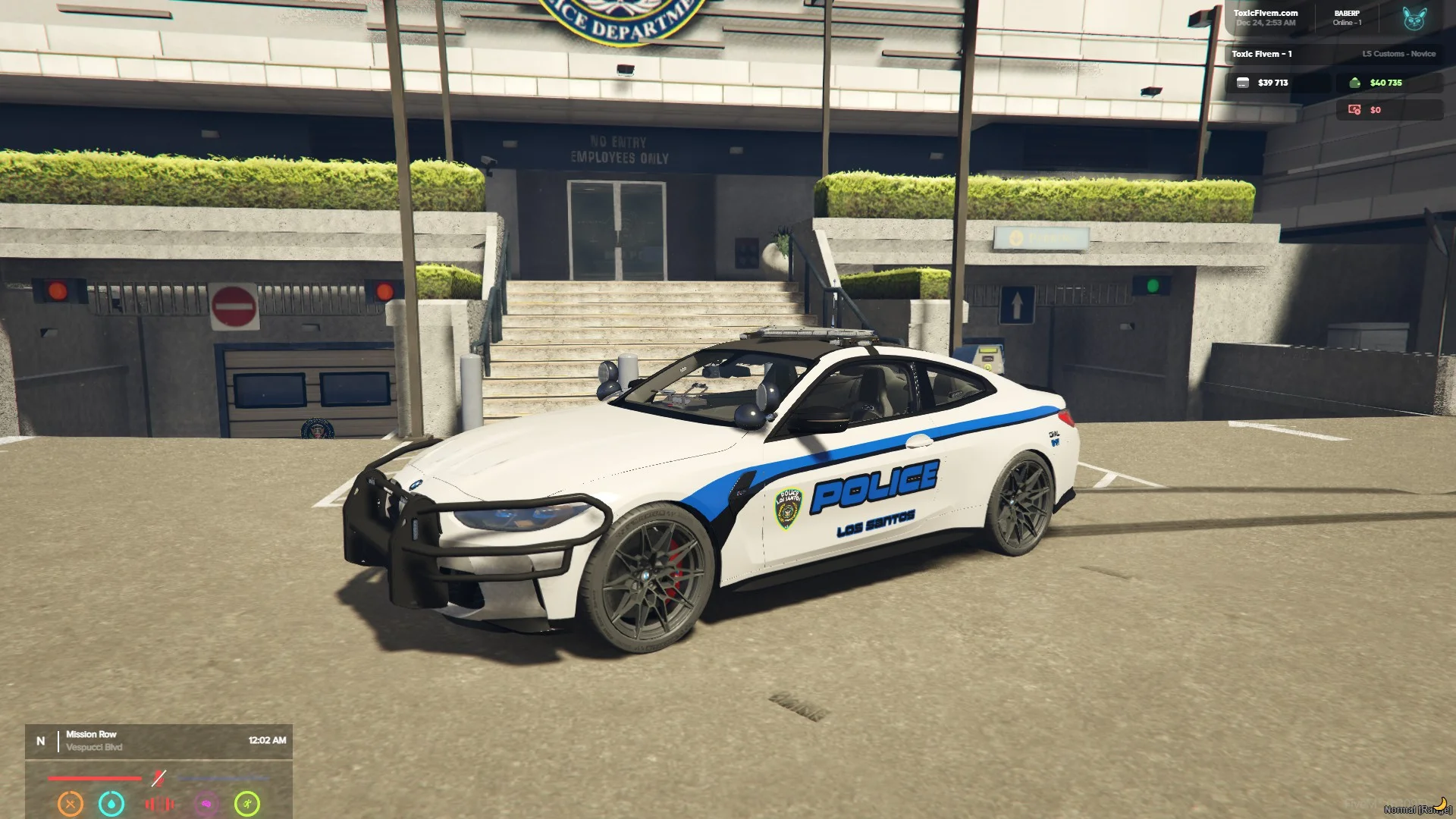Select the bank card balance icon
The image size is (1456, 819).
pos(1243,83)
